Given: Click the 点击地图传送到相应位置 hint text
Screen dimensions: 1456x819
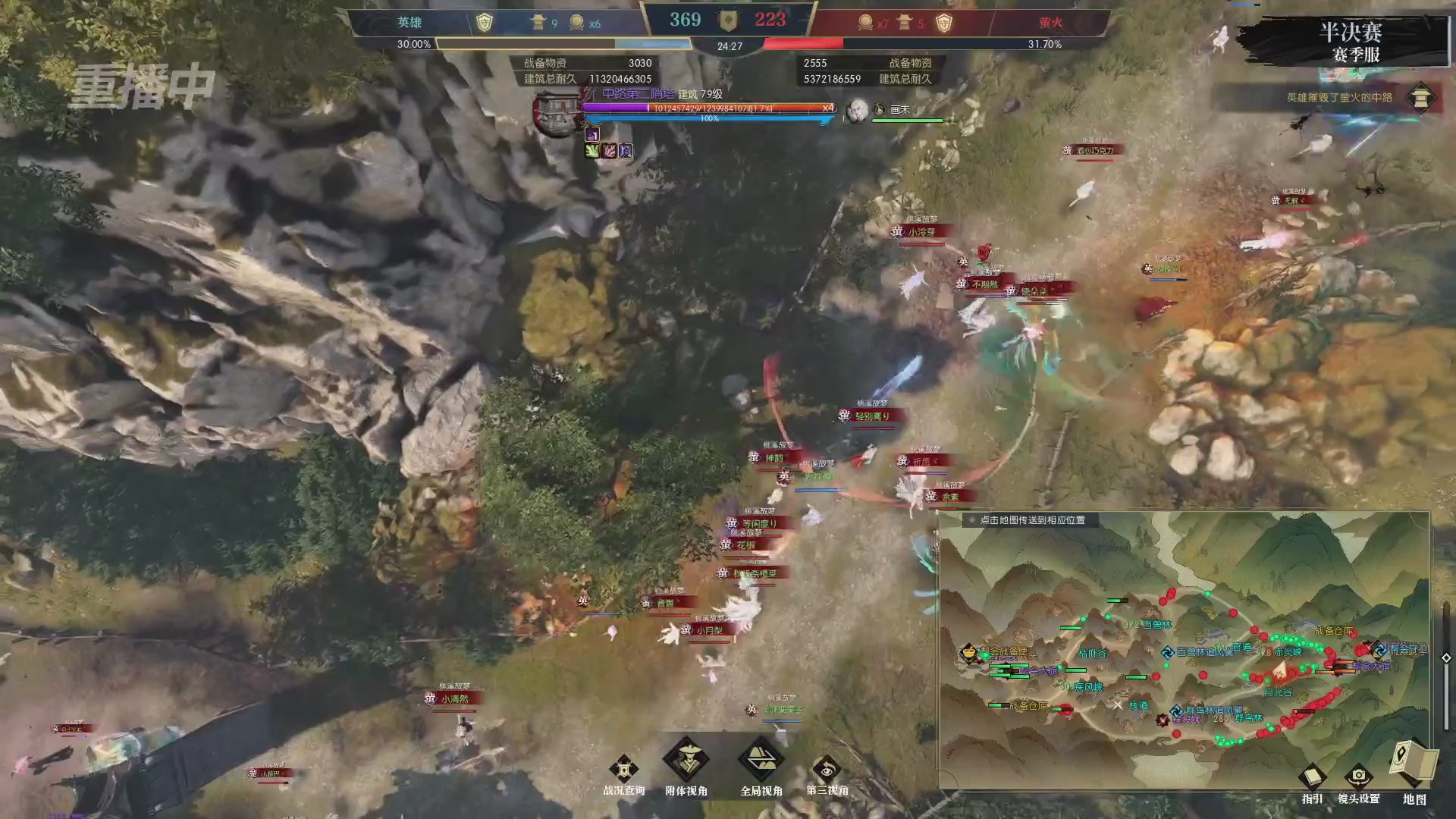Looking at the screenshot, I should pyautogui.click(x=1031, y=520).
